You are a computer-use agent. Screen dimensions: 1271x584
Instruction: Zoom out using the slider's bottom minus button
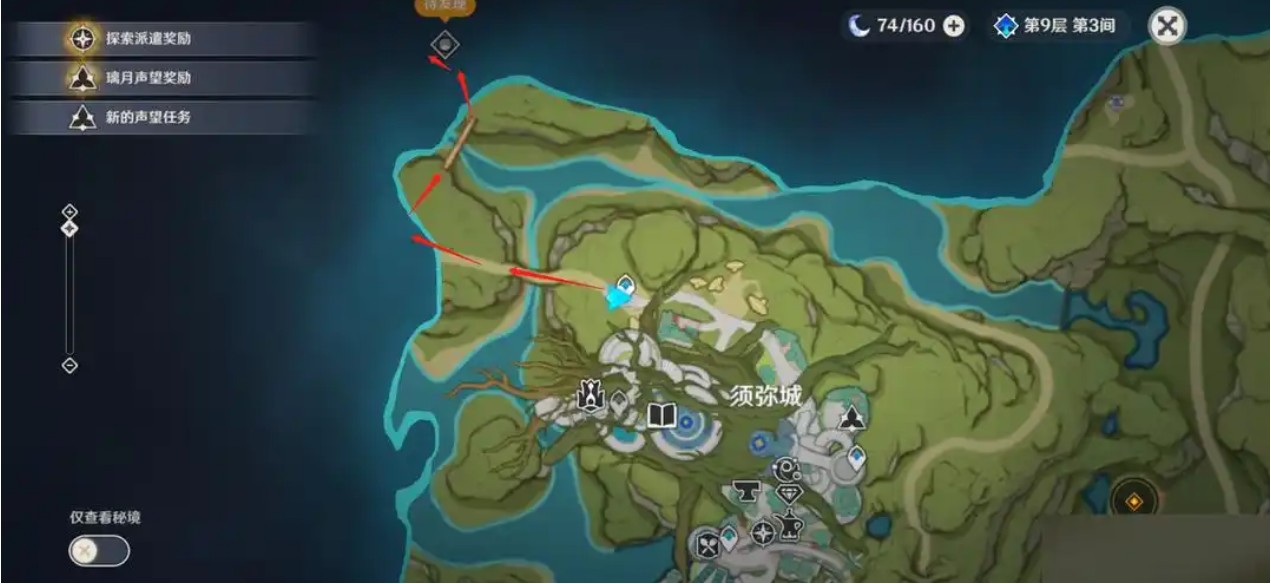(x=69, y=365)
